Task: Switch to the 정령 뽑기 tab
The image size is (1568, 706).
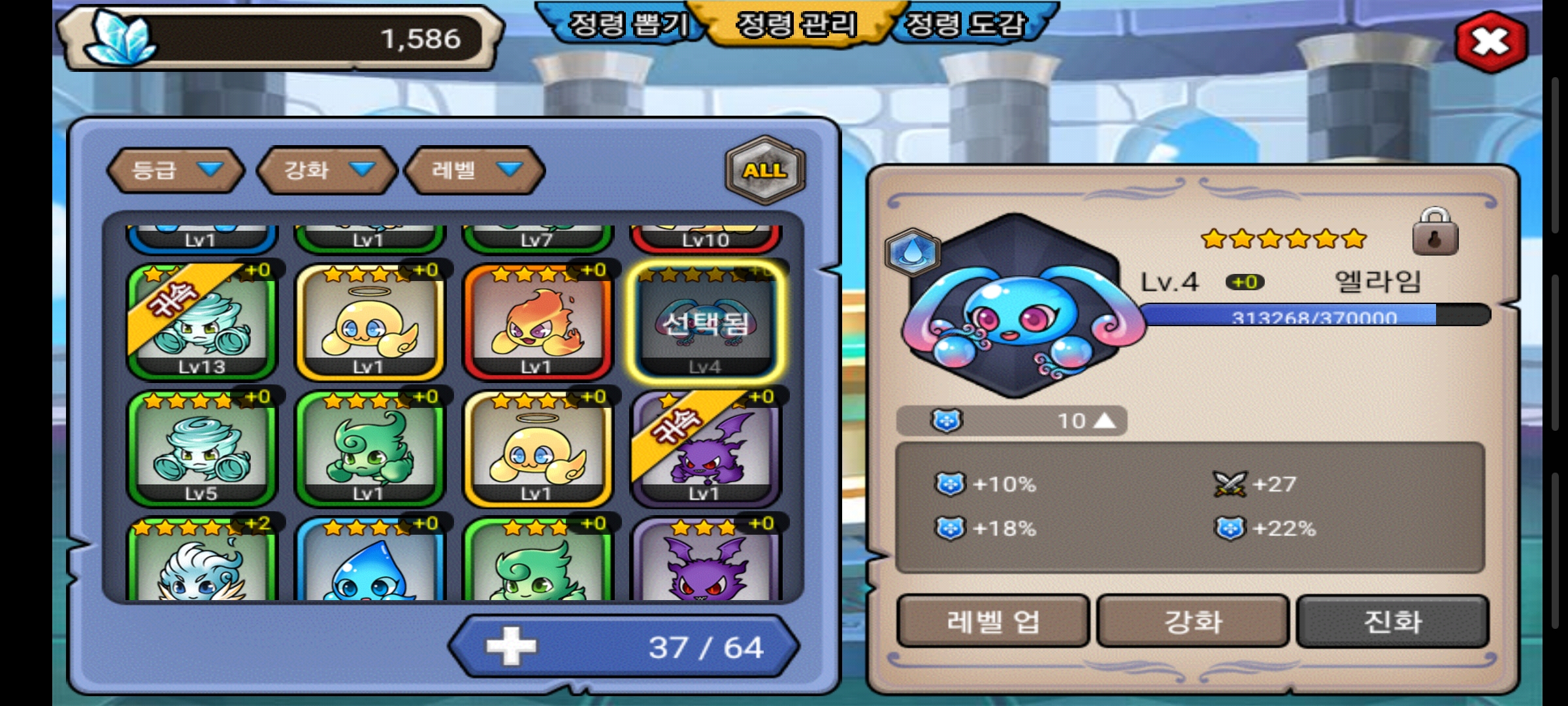Action: (627, 26)
